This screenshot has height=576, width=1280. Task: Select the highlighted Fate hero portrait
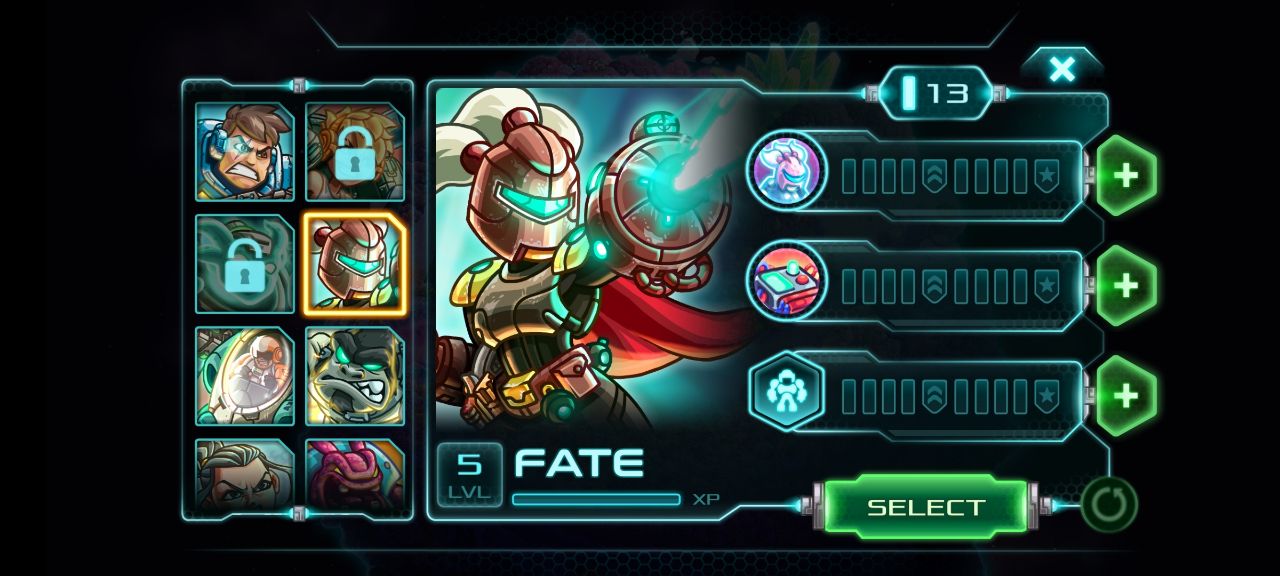pyautogui.click(x=354, y=264)
